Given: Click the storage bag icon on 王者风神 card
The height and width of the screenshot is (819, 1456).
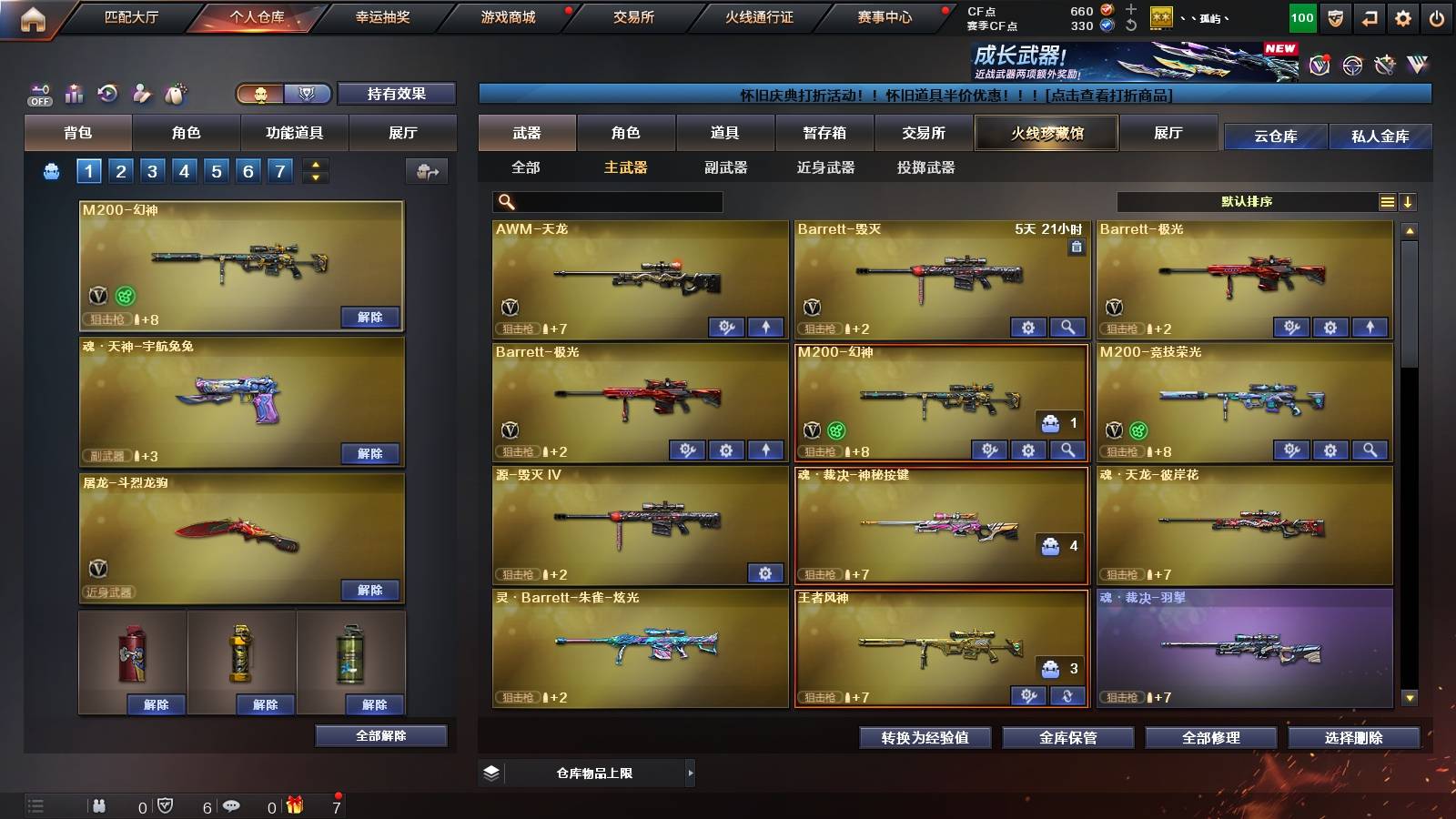Looking at the screenshot, I should tap(1051, 669).
